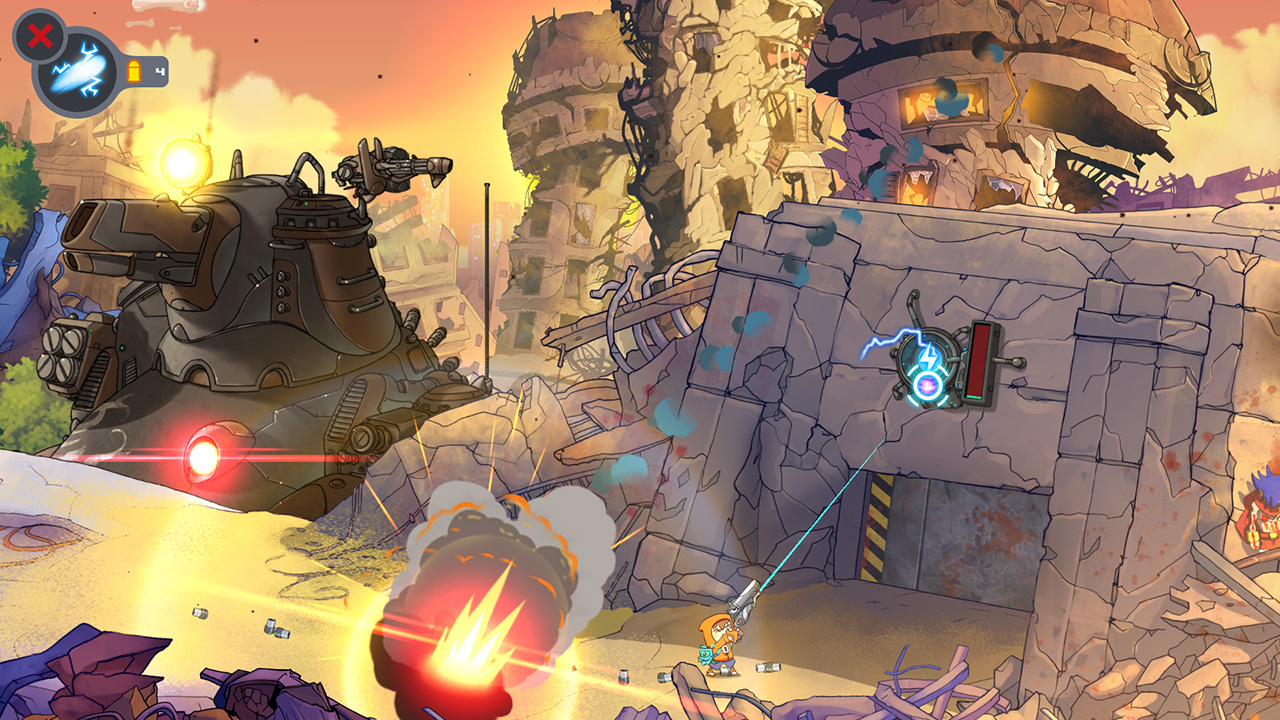Image resolution: width=1280 pixels, height=720 pixels.
Task: Click a spent bullet casing on the ground
Action: pos(768,668)
